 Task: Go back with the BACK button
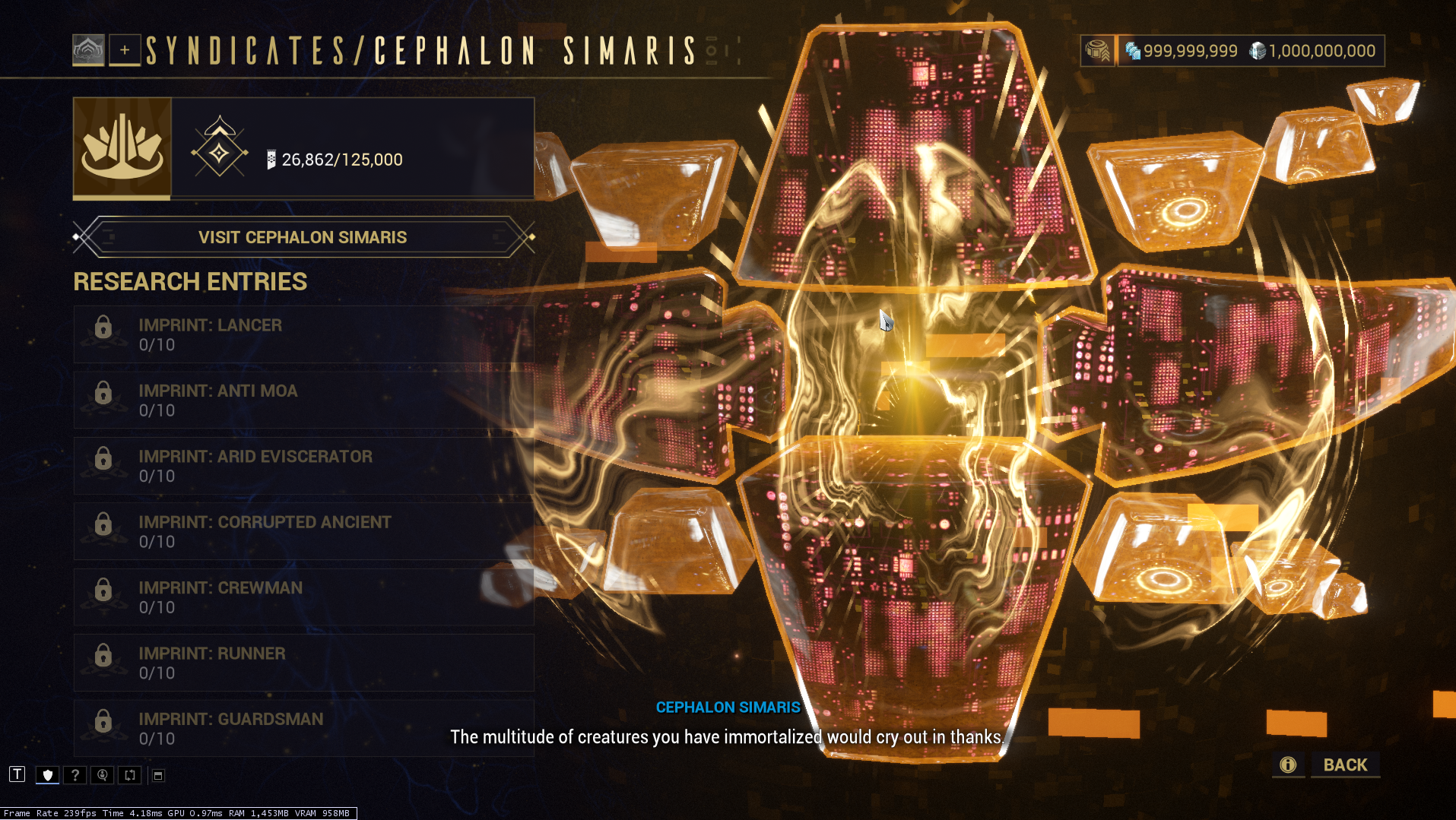[x=1344, y=765]
